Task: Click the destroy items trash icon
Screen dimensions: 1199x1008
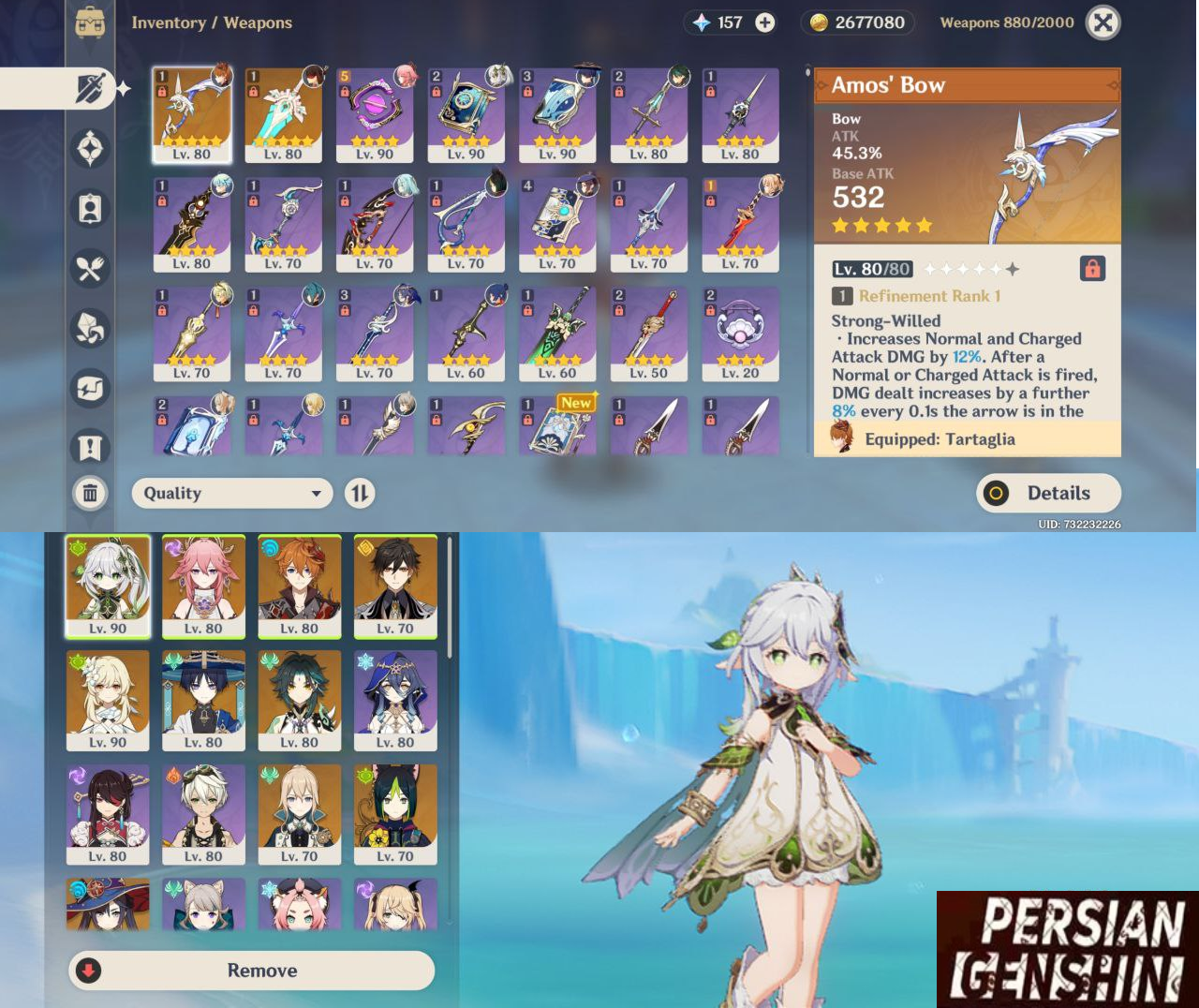Action: (x=90, y=494)
